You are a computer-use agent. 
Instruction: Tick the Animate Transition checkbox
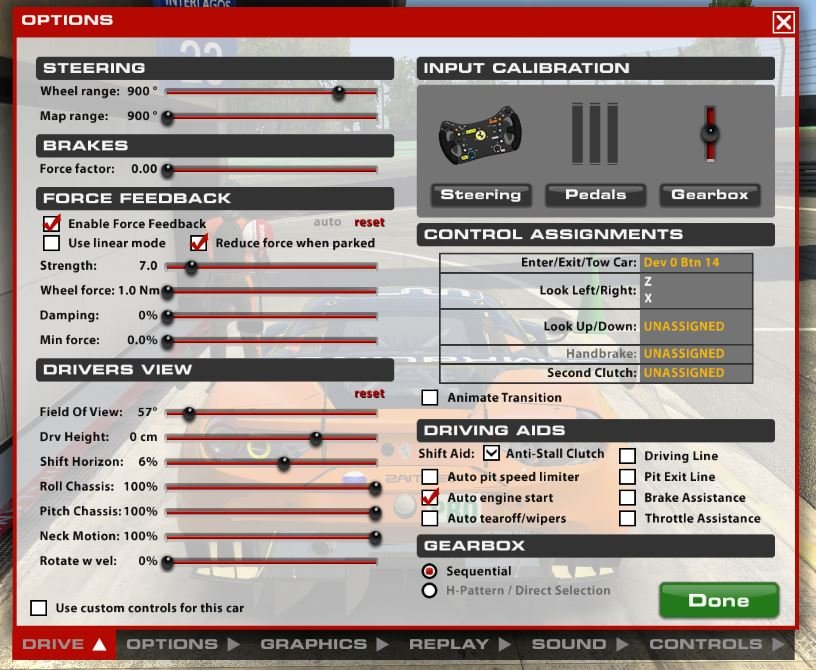coord(430,397)
